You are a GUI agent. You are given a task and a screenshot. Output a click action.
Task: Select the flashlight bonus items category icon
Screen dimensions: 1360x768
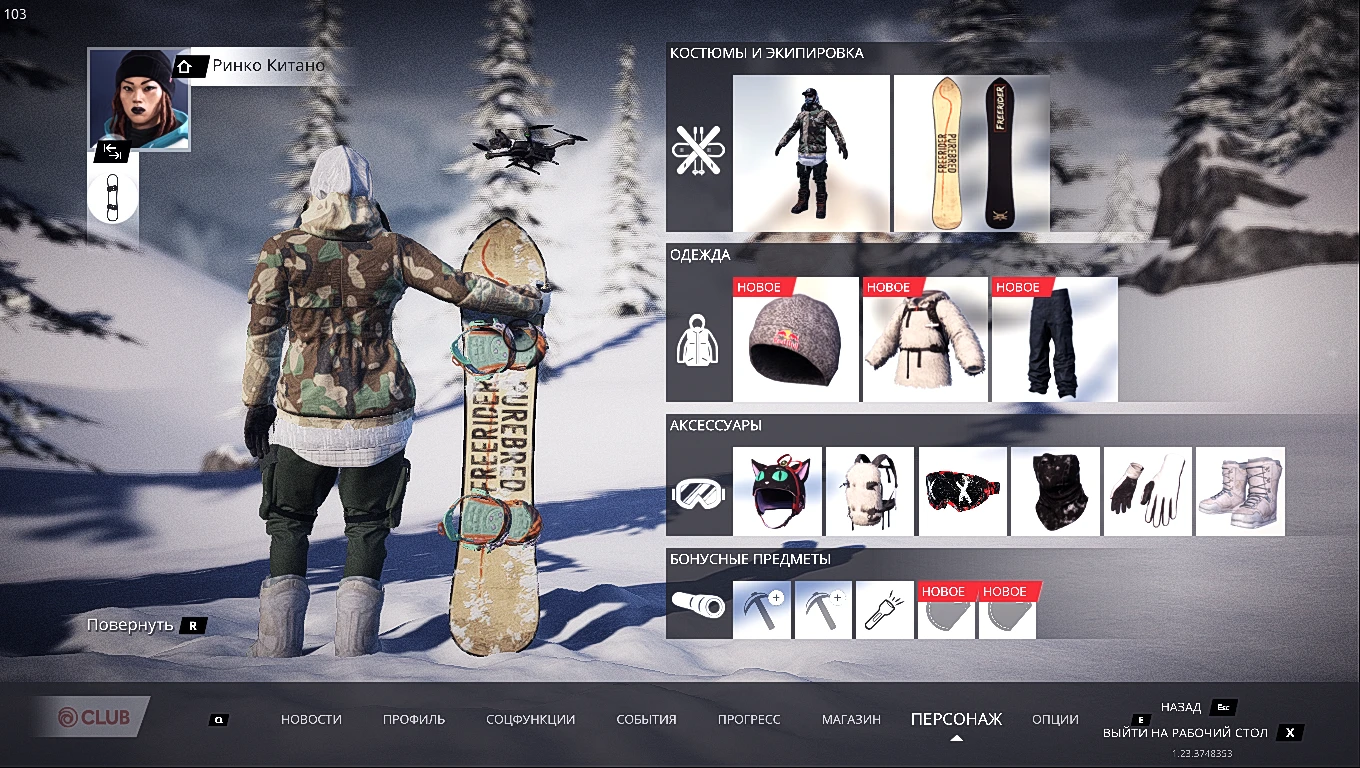(x=698, y=604)
